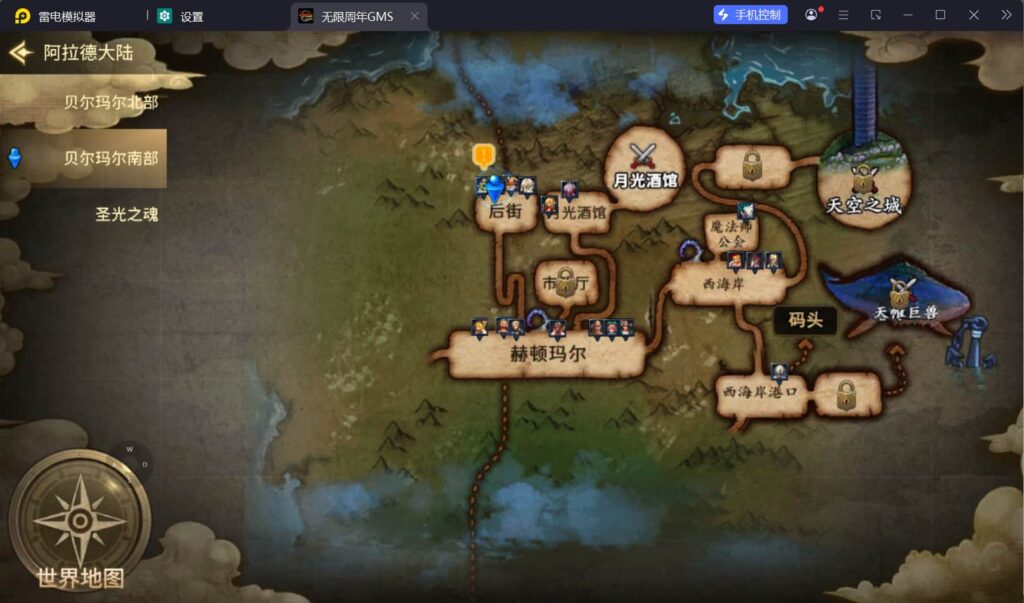The image size is (1024, 603).
Task: Select the 贝尔玛尔南部 region tab
Action: click(110, 158)
